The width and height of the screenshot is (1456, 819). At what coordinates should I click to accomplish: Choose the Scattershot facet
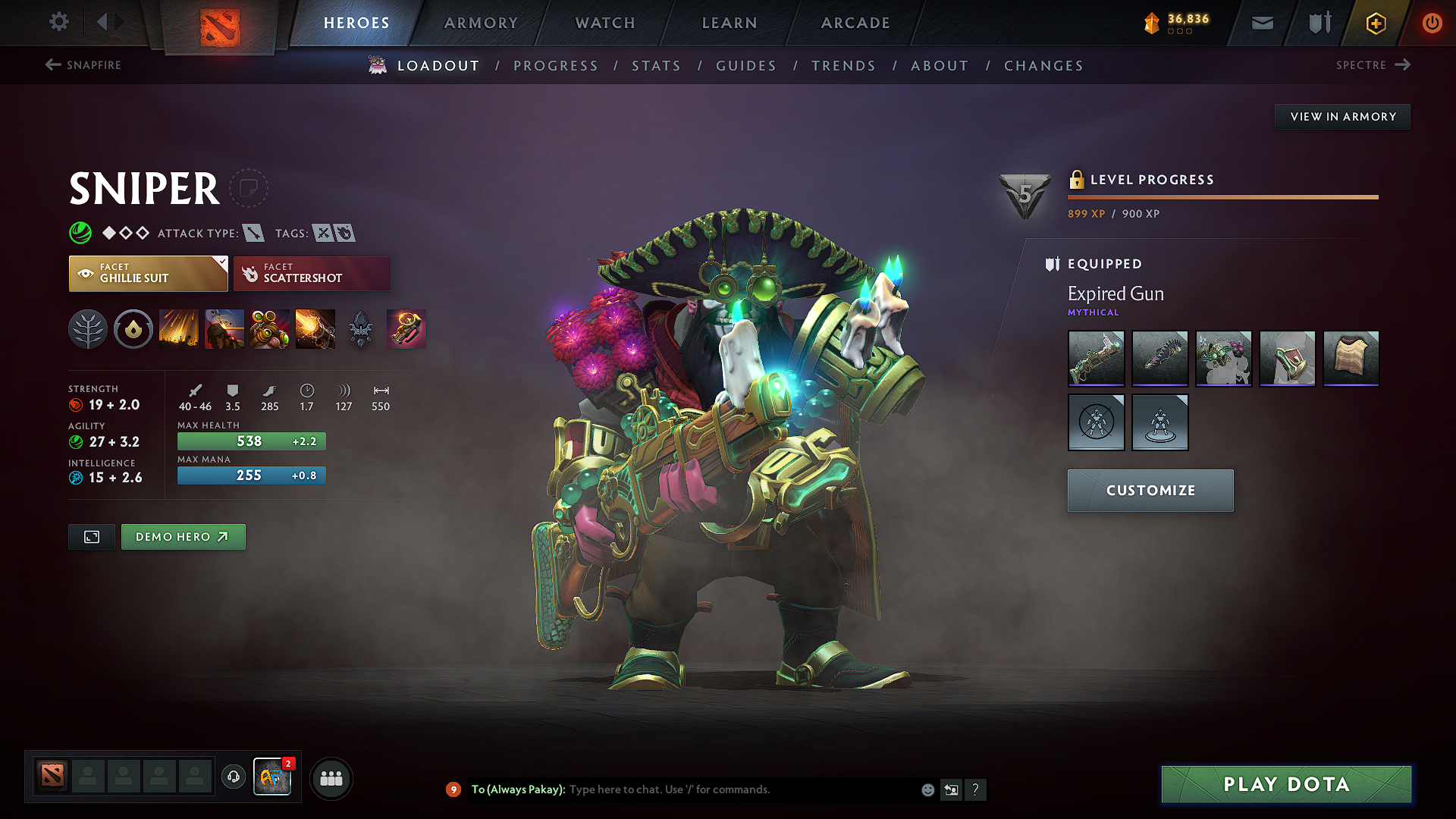(x=312, y=274)
